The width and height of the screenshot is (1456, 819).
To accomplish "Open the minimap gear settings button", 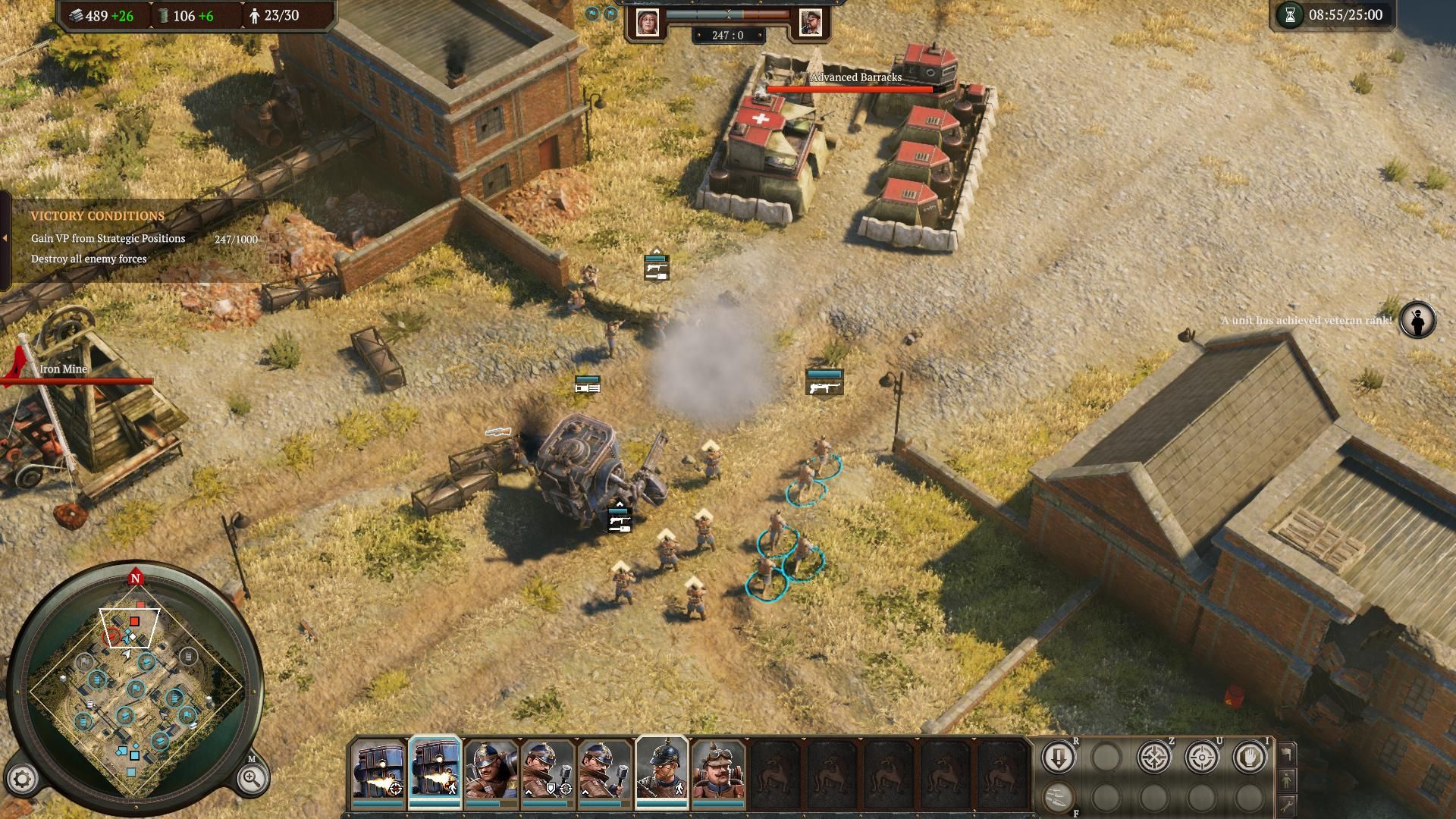I will [x=23, y=779].
